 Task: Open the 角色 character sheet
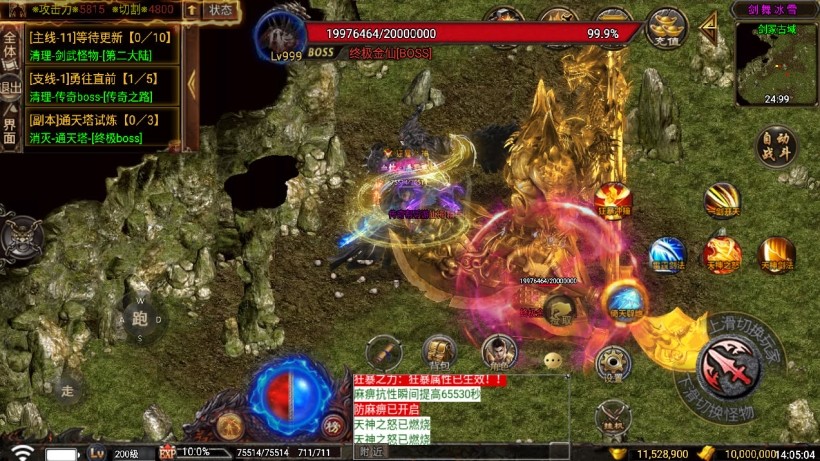498,351
